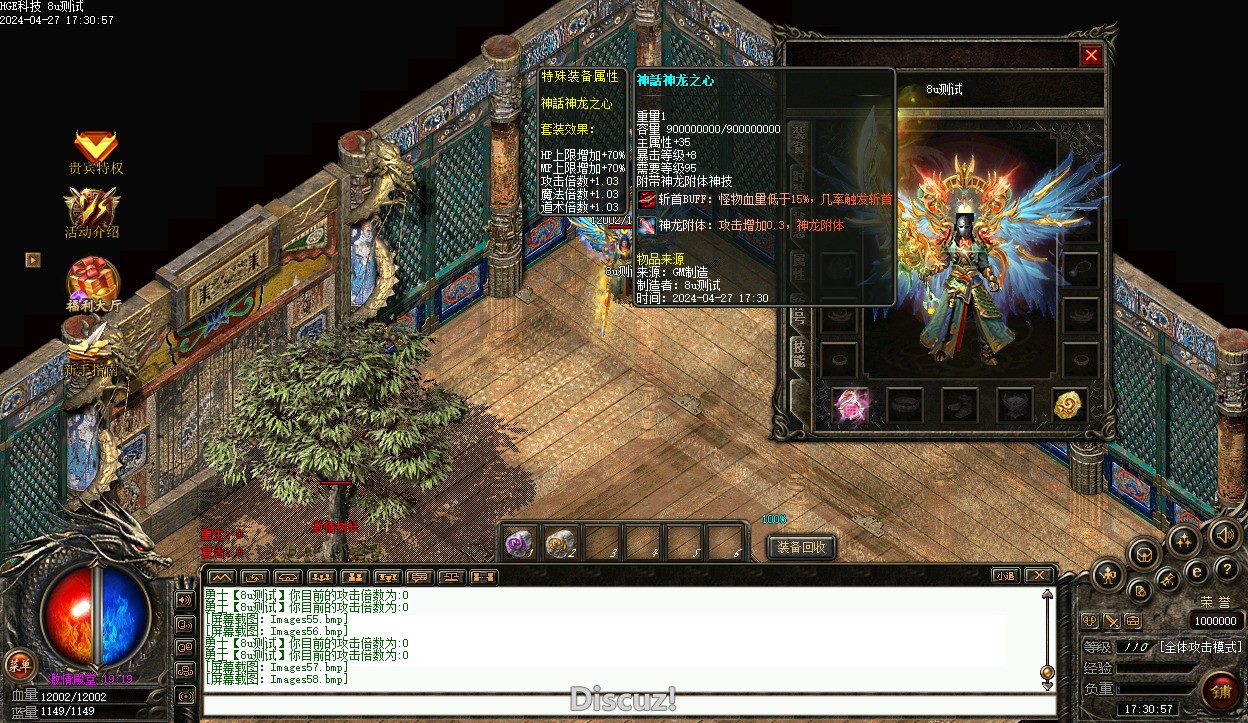This screenshot has height=723, width=1248.
Task: Close the chat window with its X
Action: coord(1039,575)
